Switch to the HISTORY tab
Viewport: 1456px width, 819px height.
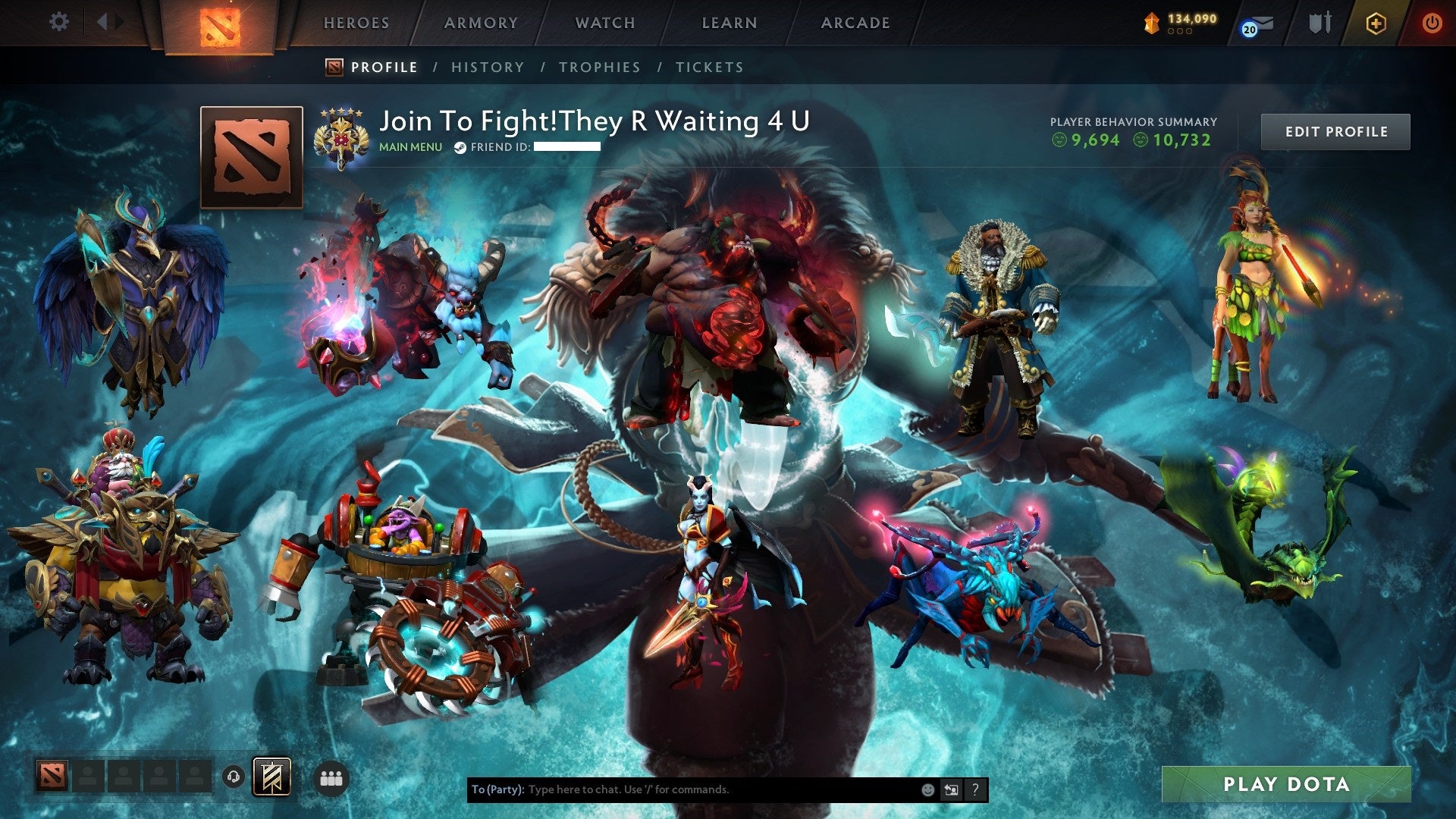[487, 67]
